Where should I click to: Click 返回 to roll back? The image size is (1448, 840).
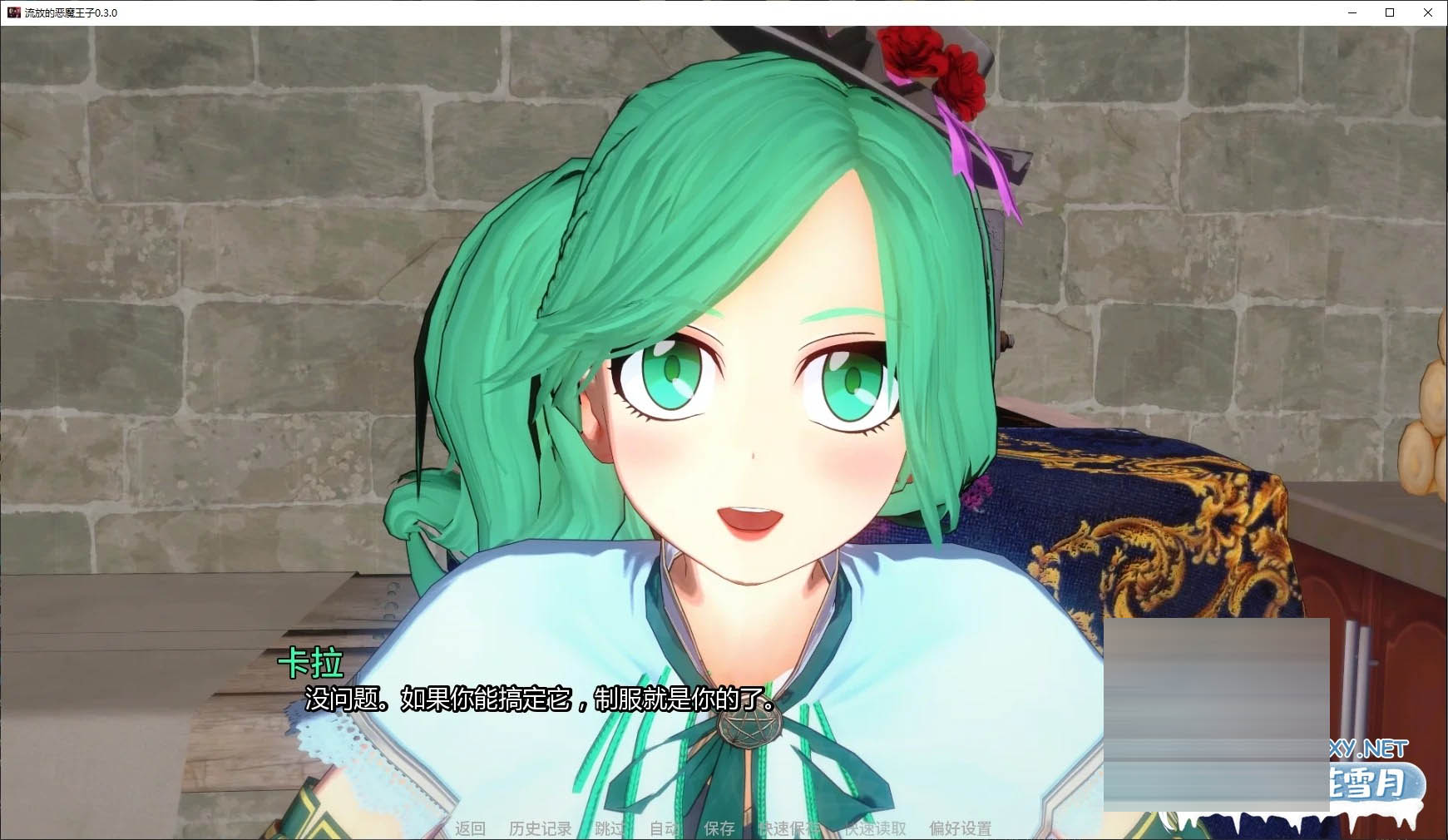470,828
